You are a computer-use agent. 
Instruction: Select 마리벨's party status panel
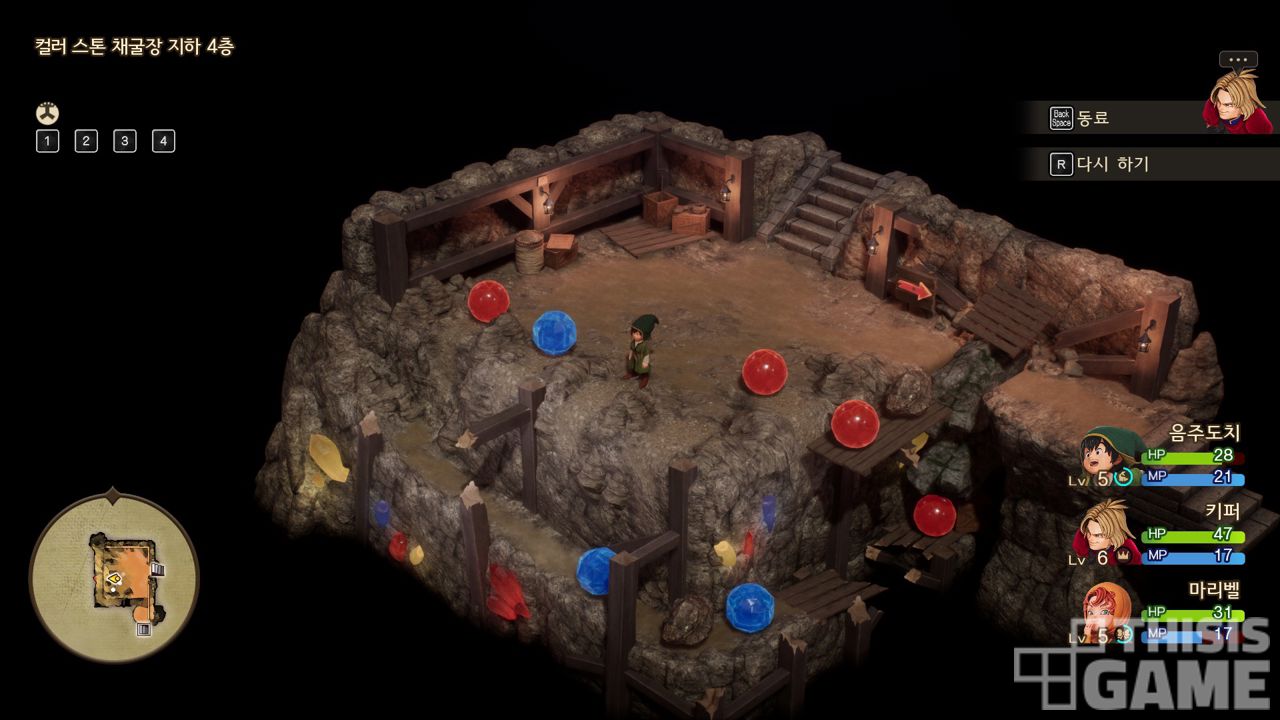(1160, 612)
